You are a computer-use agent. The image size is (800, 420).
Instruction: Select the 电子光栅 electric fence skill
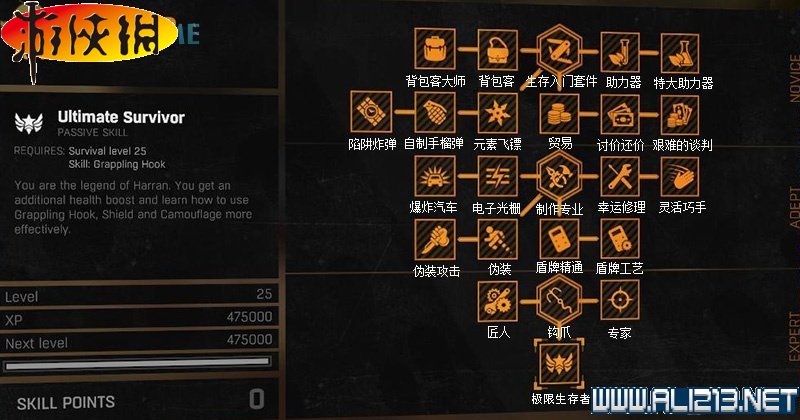pos(495,176)
